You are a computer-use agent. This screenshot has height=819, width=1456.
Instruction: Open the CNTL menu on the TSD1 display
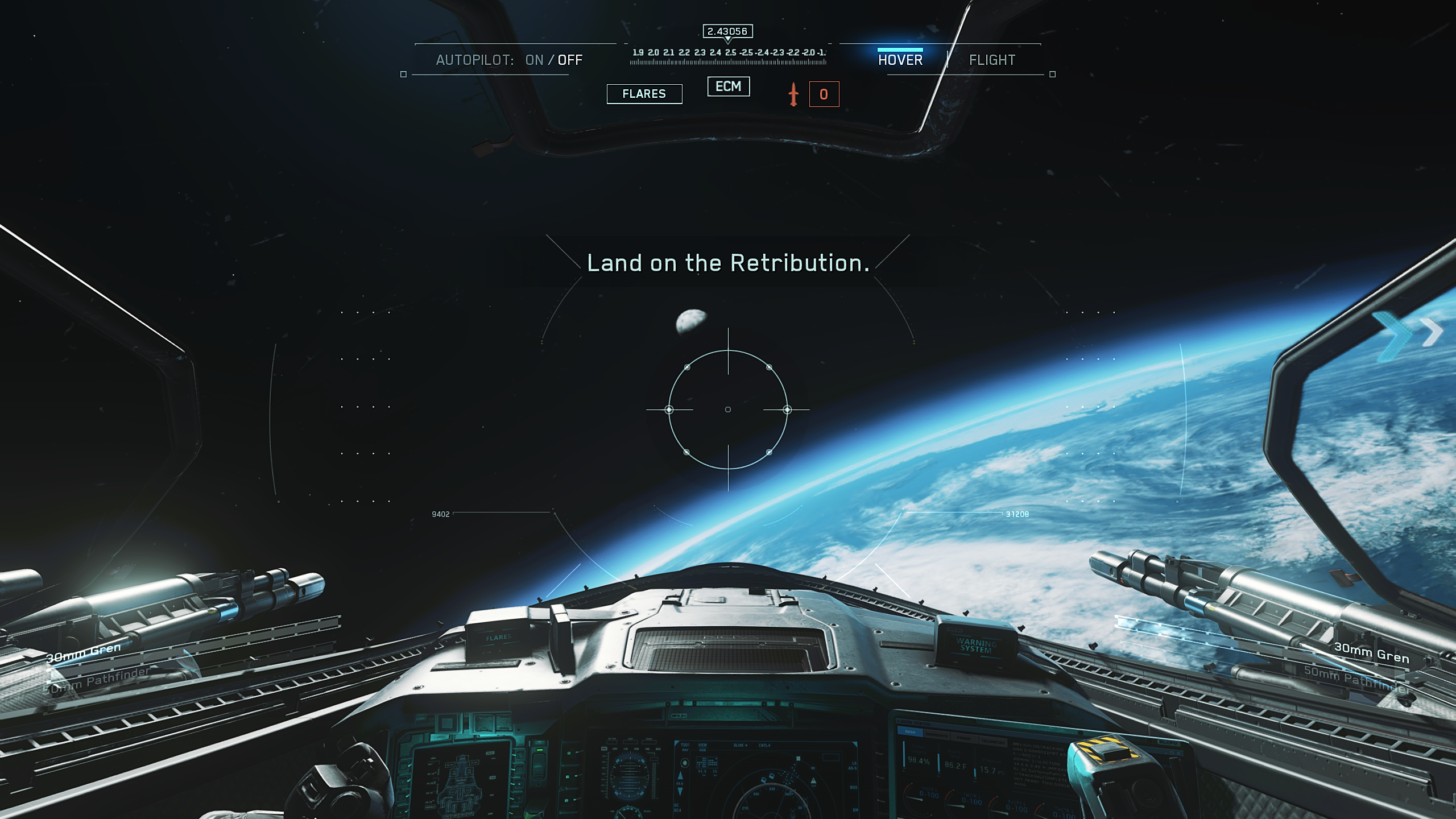pos(764,746)
